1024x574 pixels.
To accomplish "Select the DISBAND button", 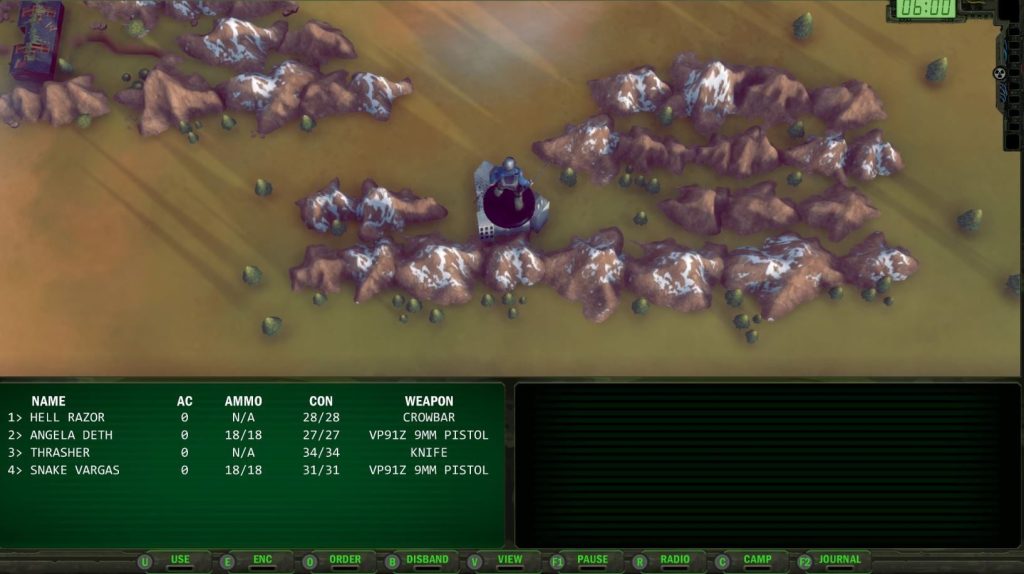I will point(428,560).
